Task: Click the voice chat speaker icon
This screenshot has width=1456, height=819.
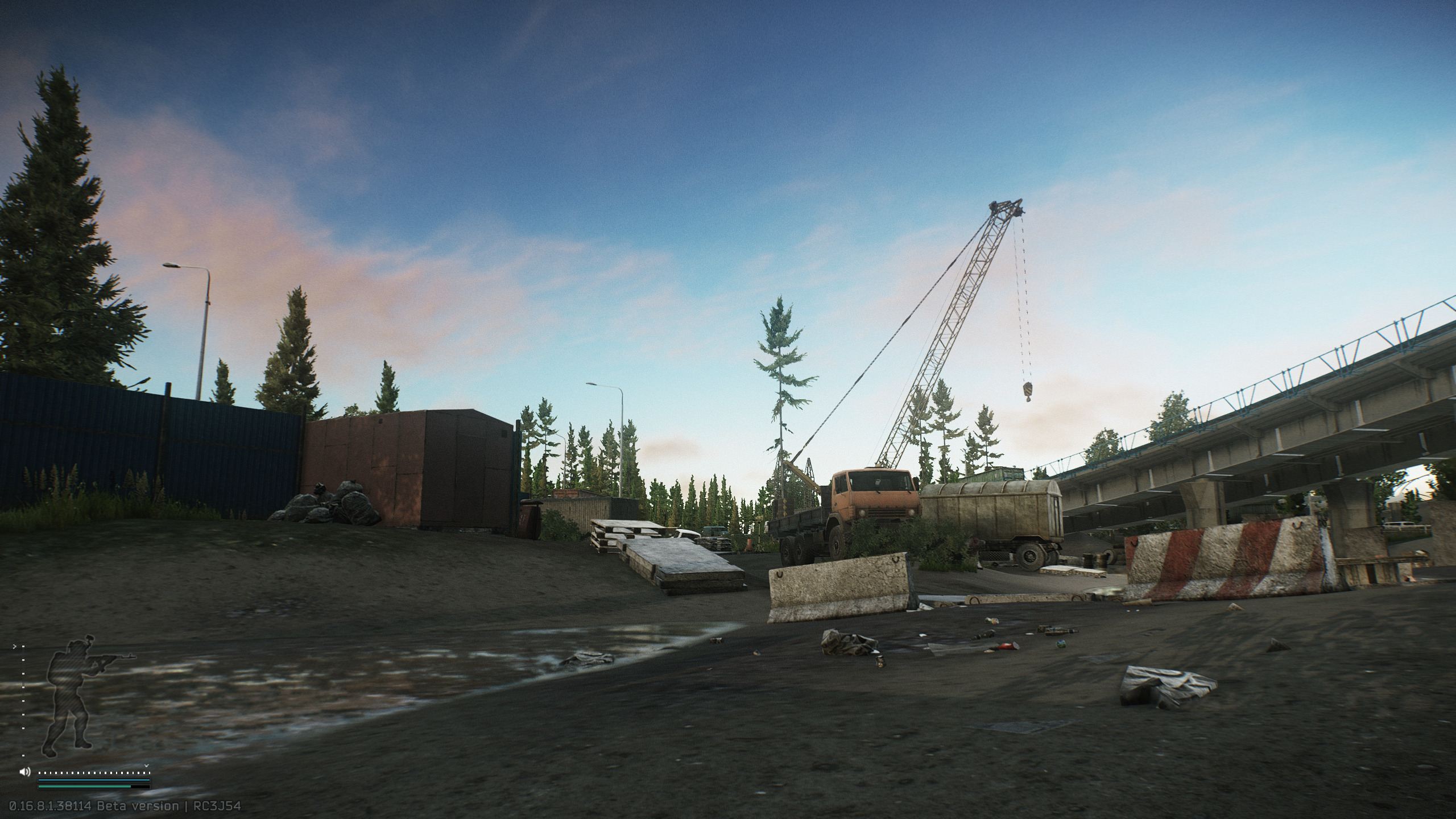Action: click(x=24, y=771)
